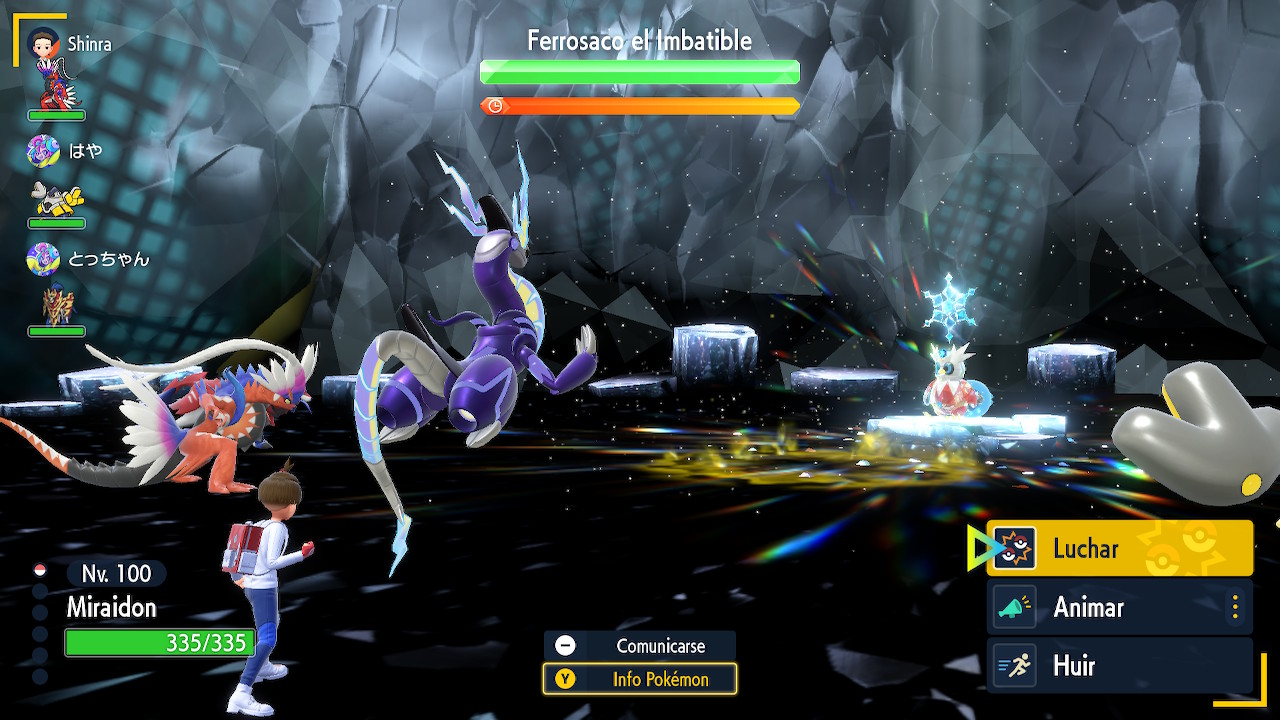Choose the Animar cheer option

(x=1110, y=607)
